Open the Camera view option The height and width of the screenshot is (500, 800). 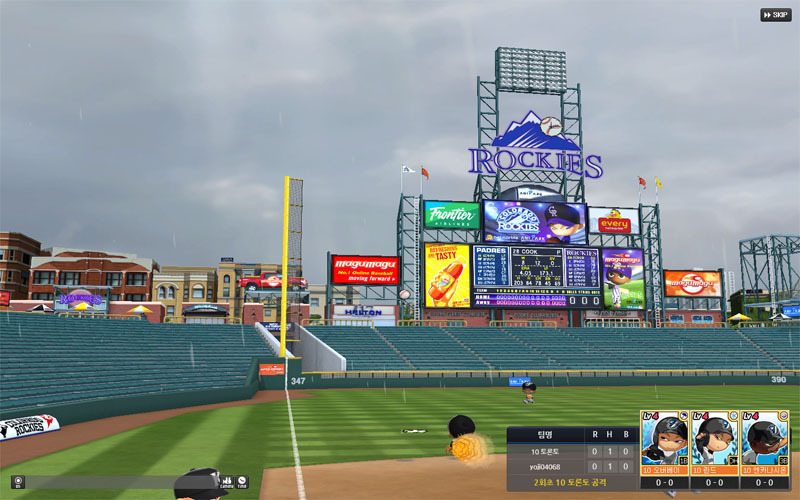(x=226, y=483)
